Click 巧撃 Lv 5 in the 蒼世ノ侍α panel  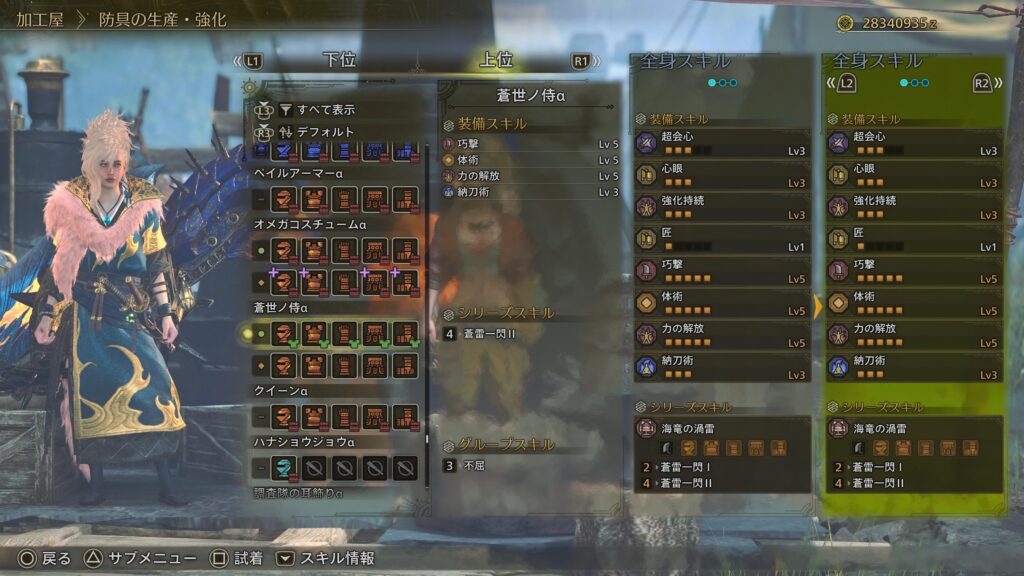pyautogui.click(x=530, y=144)
